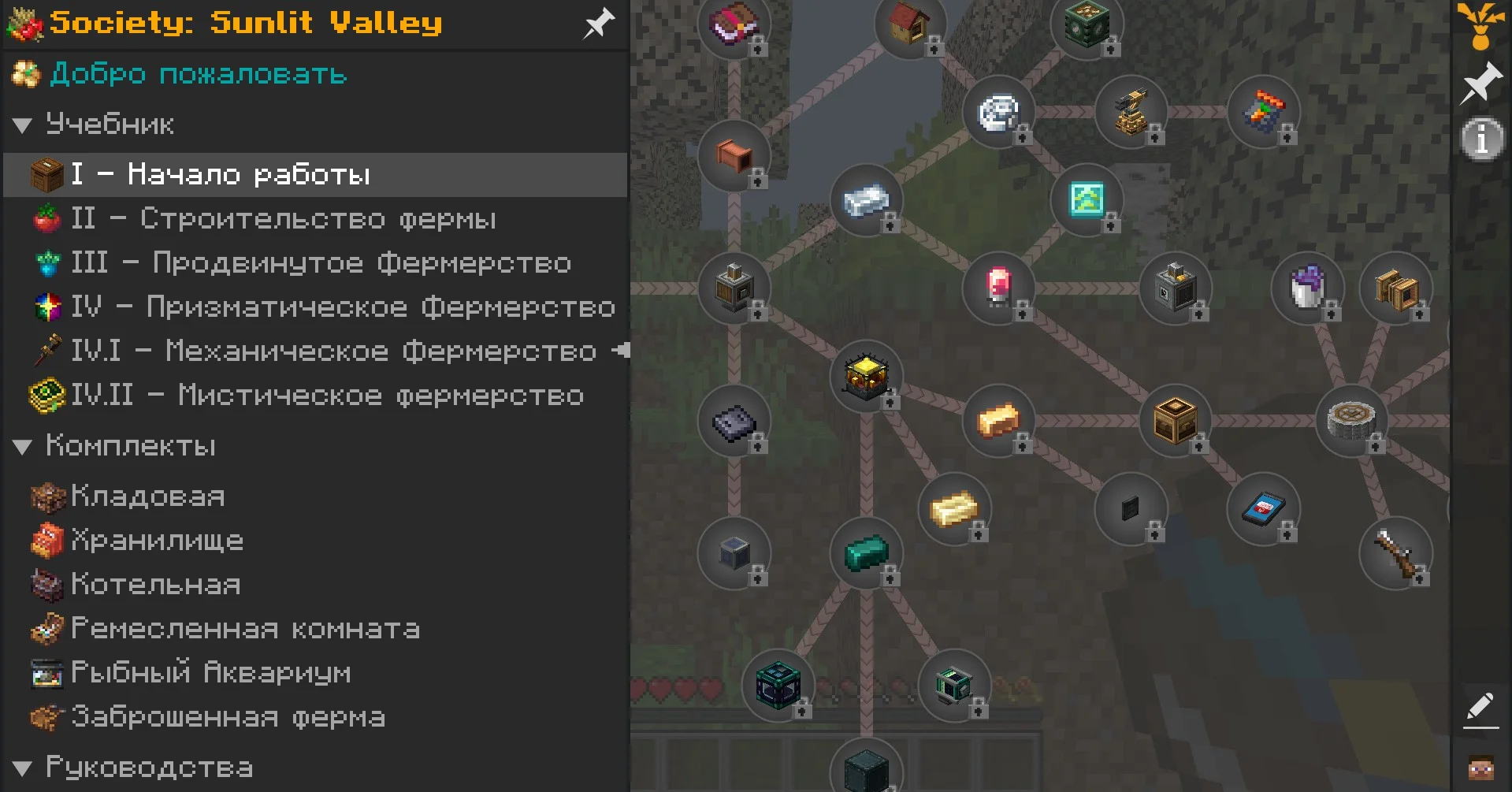Image resolution: width=1512 pixels, height=792 pixels.
Task: Open the Добро пожаловать welcome entry
Action: 197,75
